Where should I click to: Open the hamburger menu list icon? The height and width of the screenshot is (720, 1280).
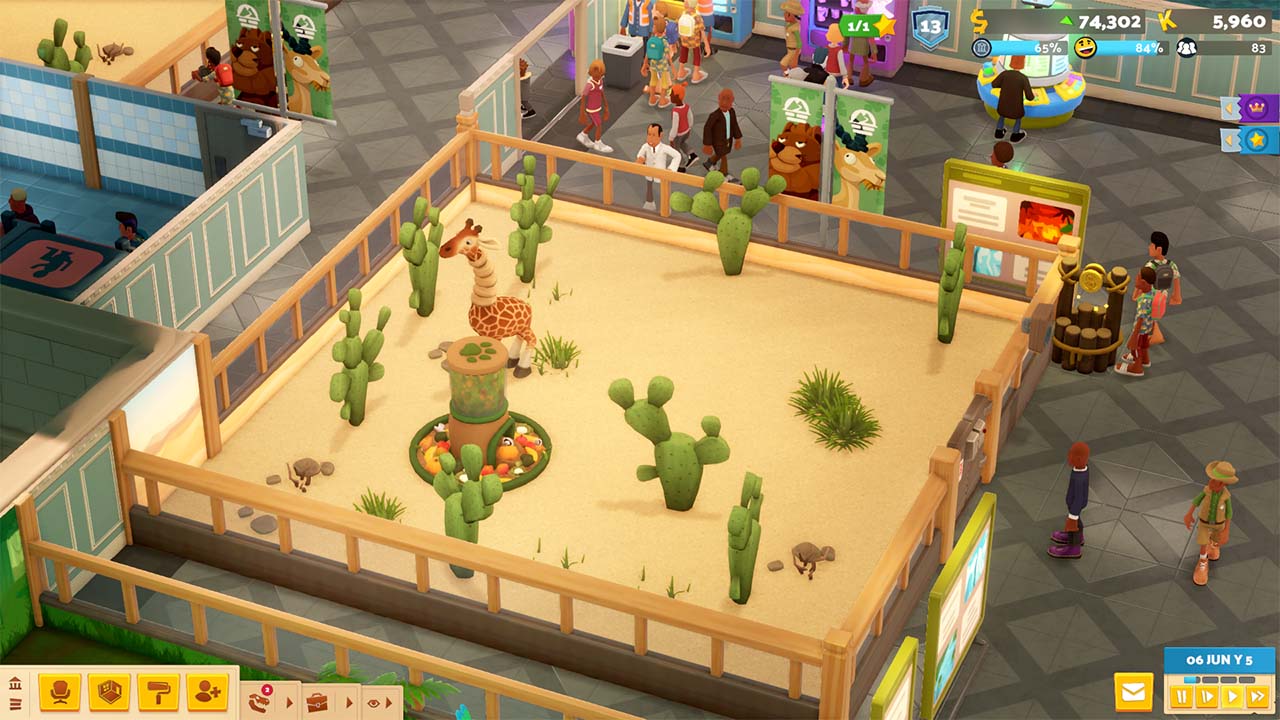[15, 704]
